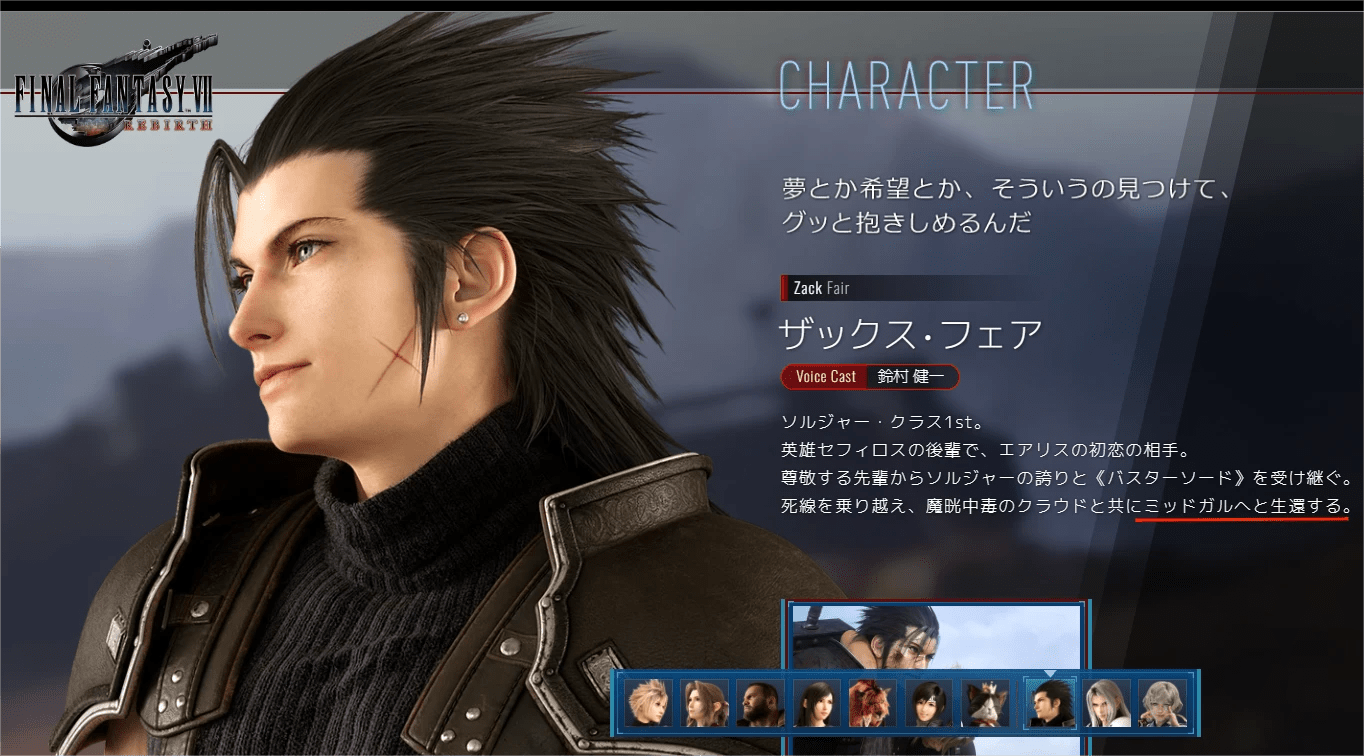Choose Yuffie's short-haired portrait
Screen dimensions: 1364x756
pyautogui.click(x=929, y=703)
